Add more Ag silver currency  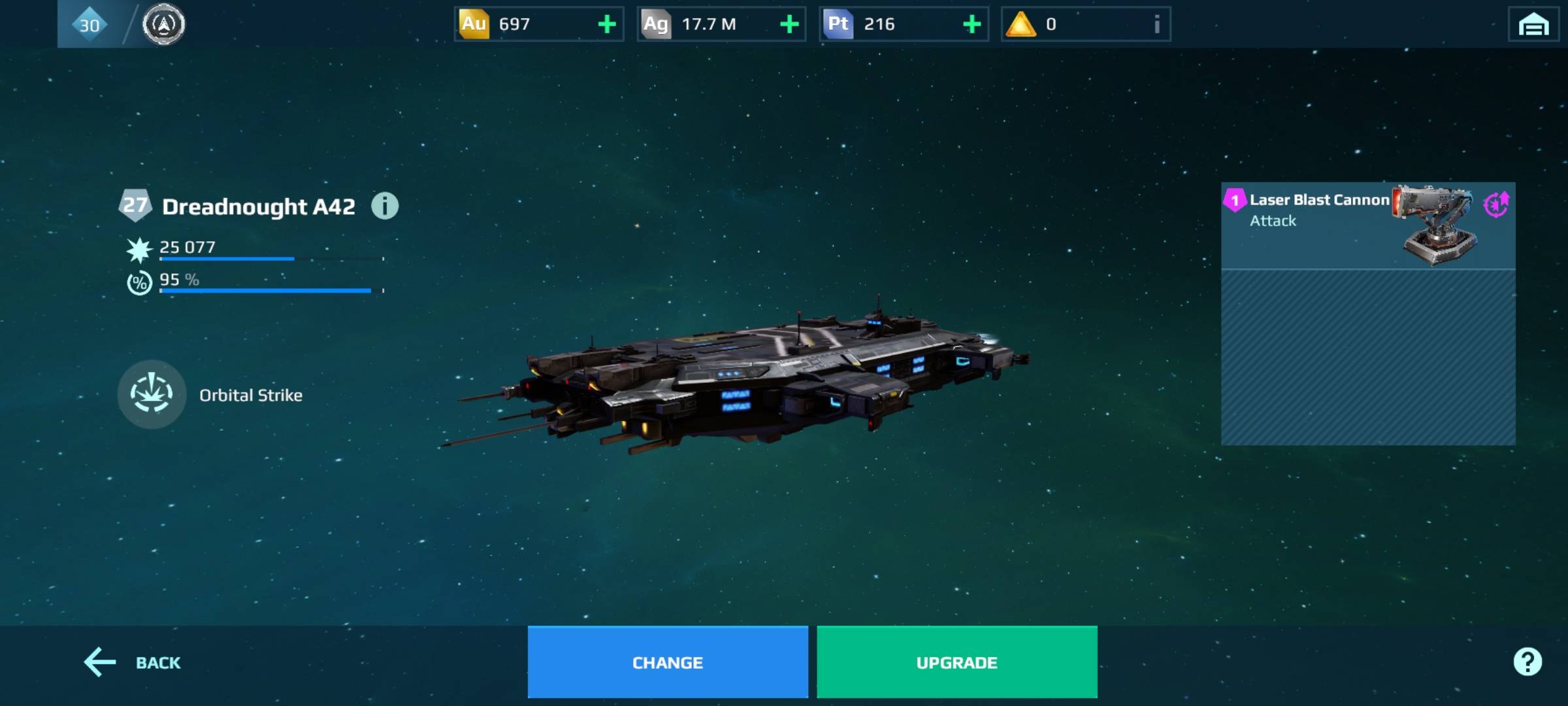click(x=789, y=24)
